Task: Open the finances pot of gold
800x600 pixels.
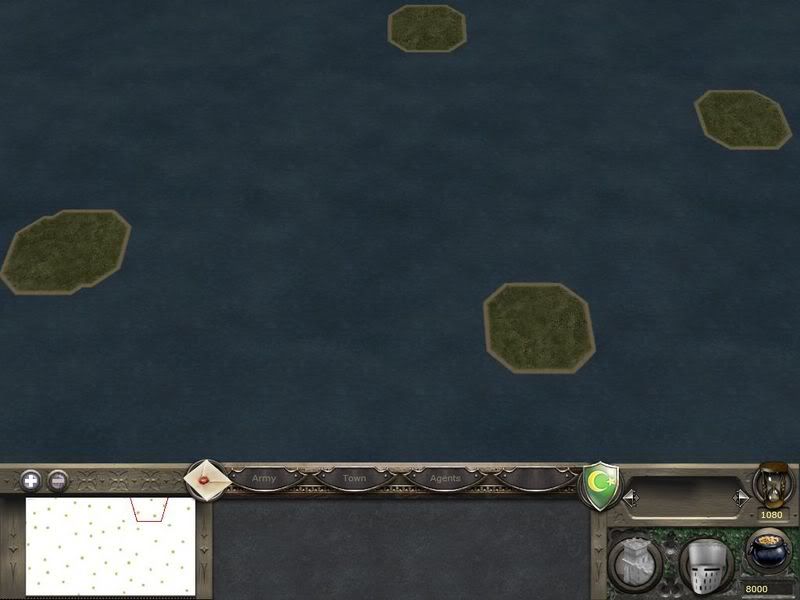Action: tap(767, 550)
